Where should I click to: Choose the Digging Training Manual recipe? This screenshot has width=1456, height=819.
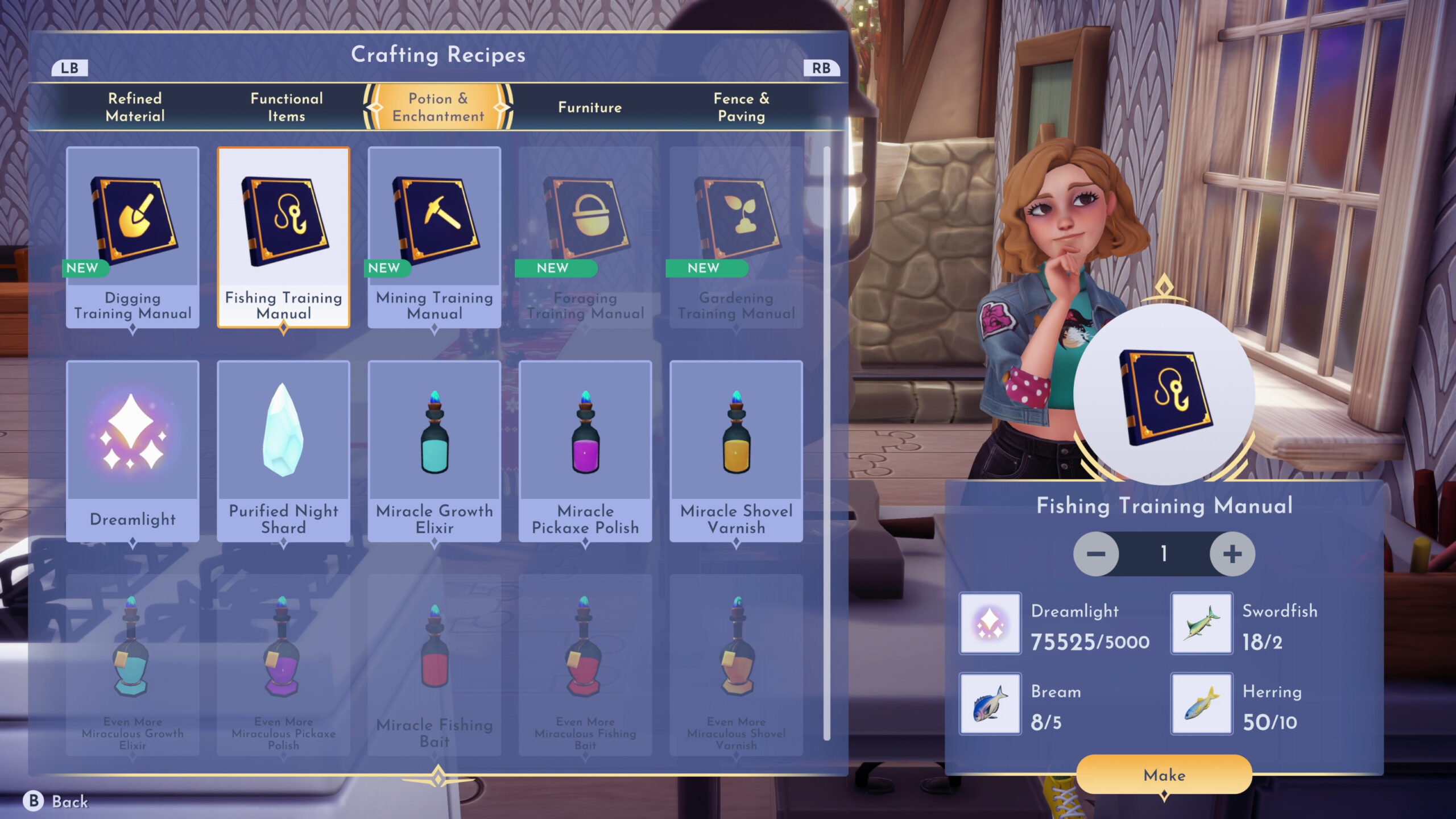point(133,237)
